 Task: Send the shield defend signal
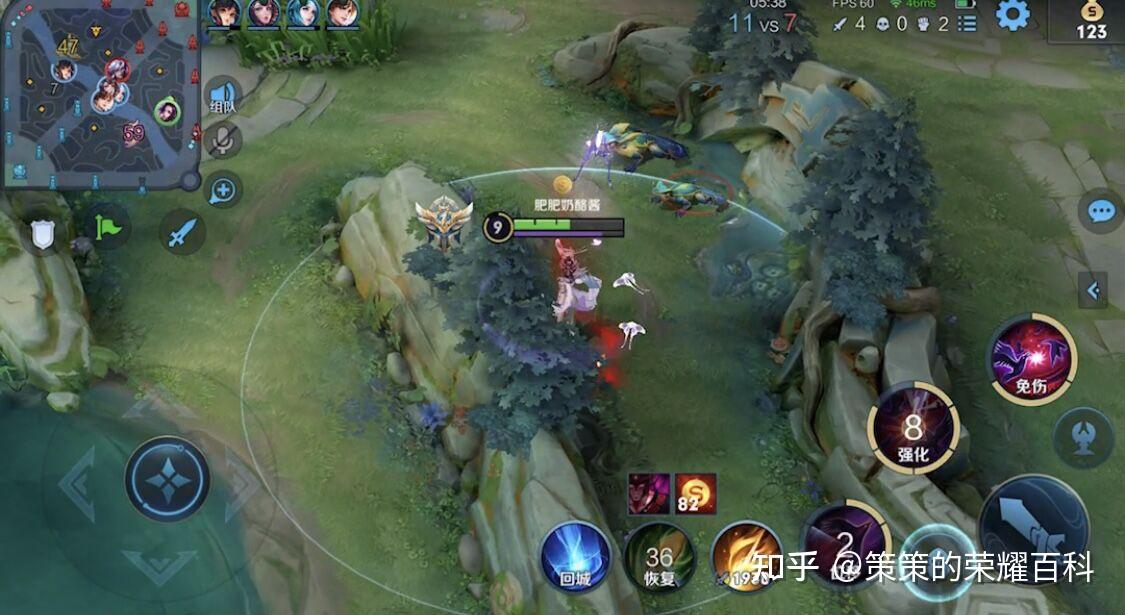[41, 234]
